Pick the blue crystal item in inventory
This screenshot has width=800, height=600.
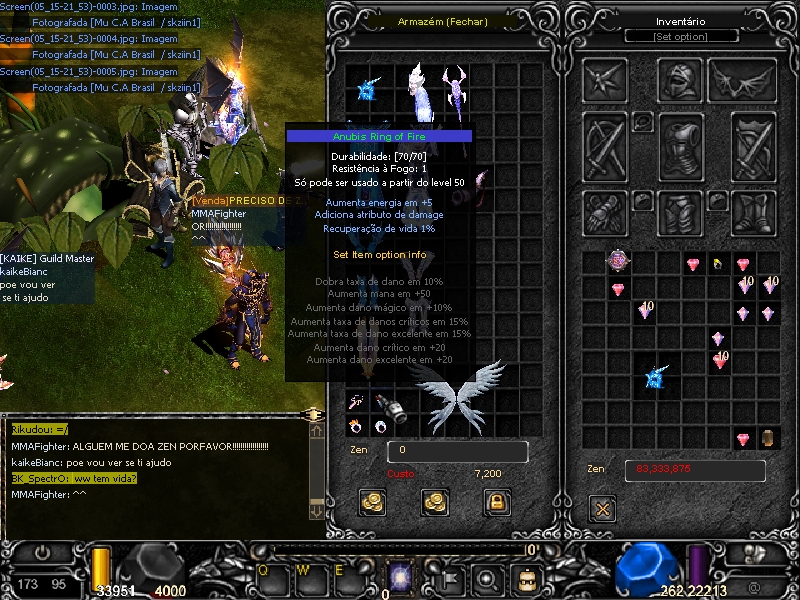(655, 378)
